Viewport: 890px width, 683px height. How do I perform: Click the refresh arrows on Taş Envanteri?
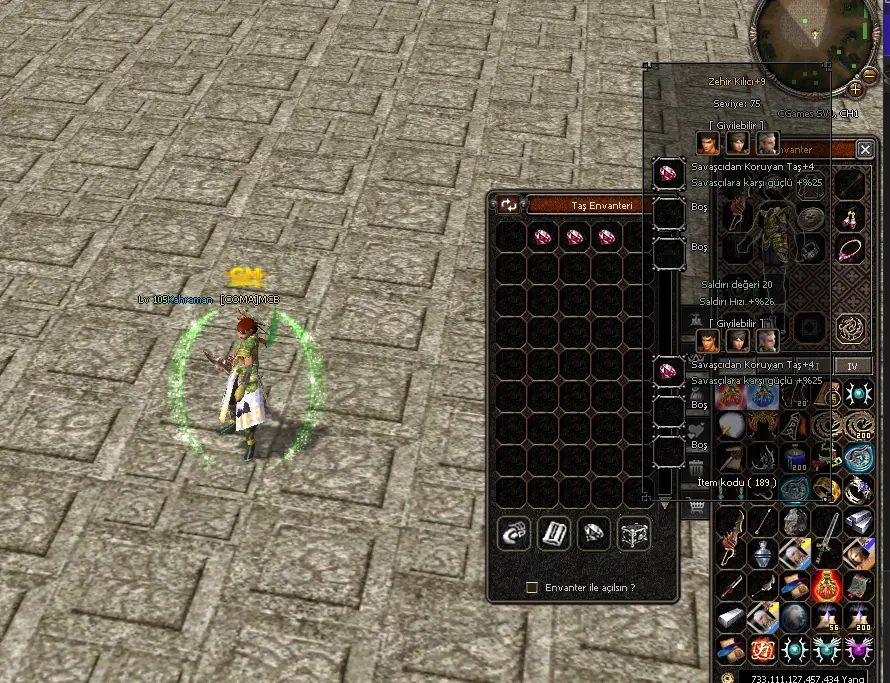[x=509, y=205]
